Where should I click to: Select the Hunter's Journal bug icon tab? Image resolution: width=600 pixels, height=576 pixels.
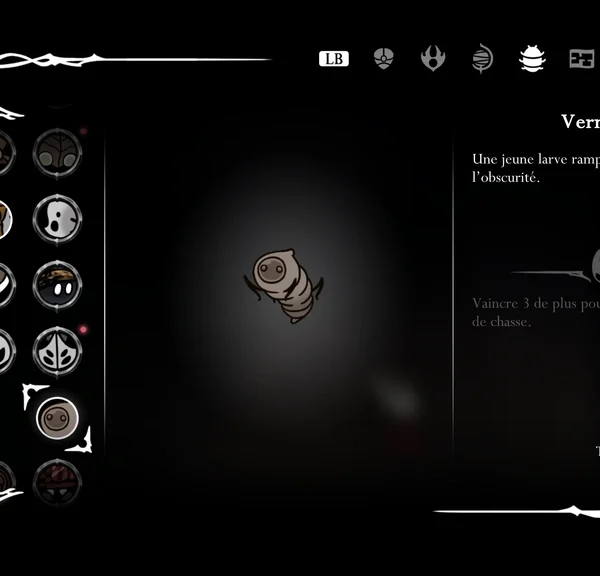532,59
